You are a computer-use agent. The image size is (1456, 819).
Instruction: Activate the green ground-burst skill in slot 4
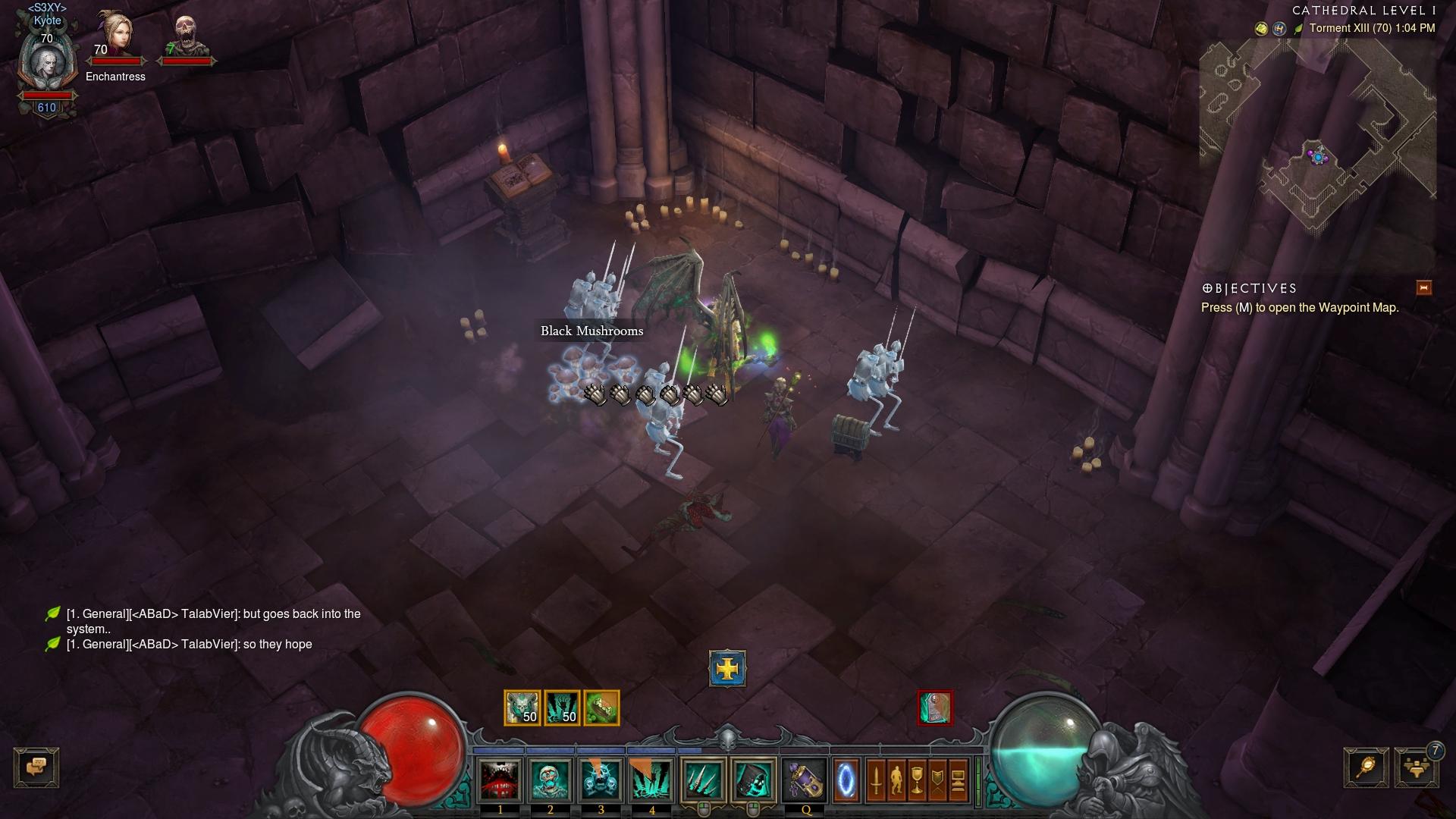point(651,780)
